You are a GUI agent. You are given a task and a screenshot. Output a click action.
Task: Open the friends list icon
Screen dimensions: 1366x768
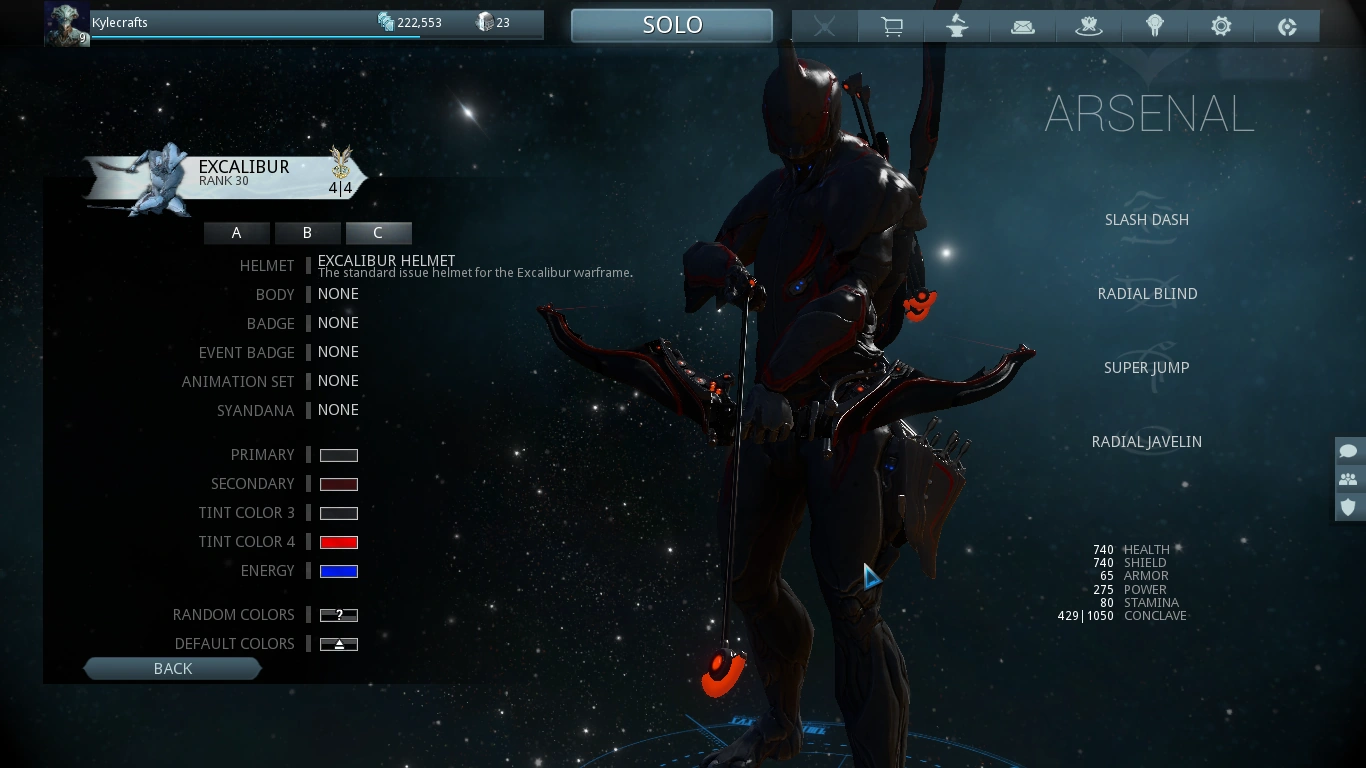point(1348,479)
